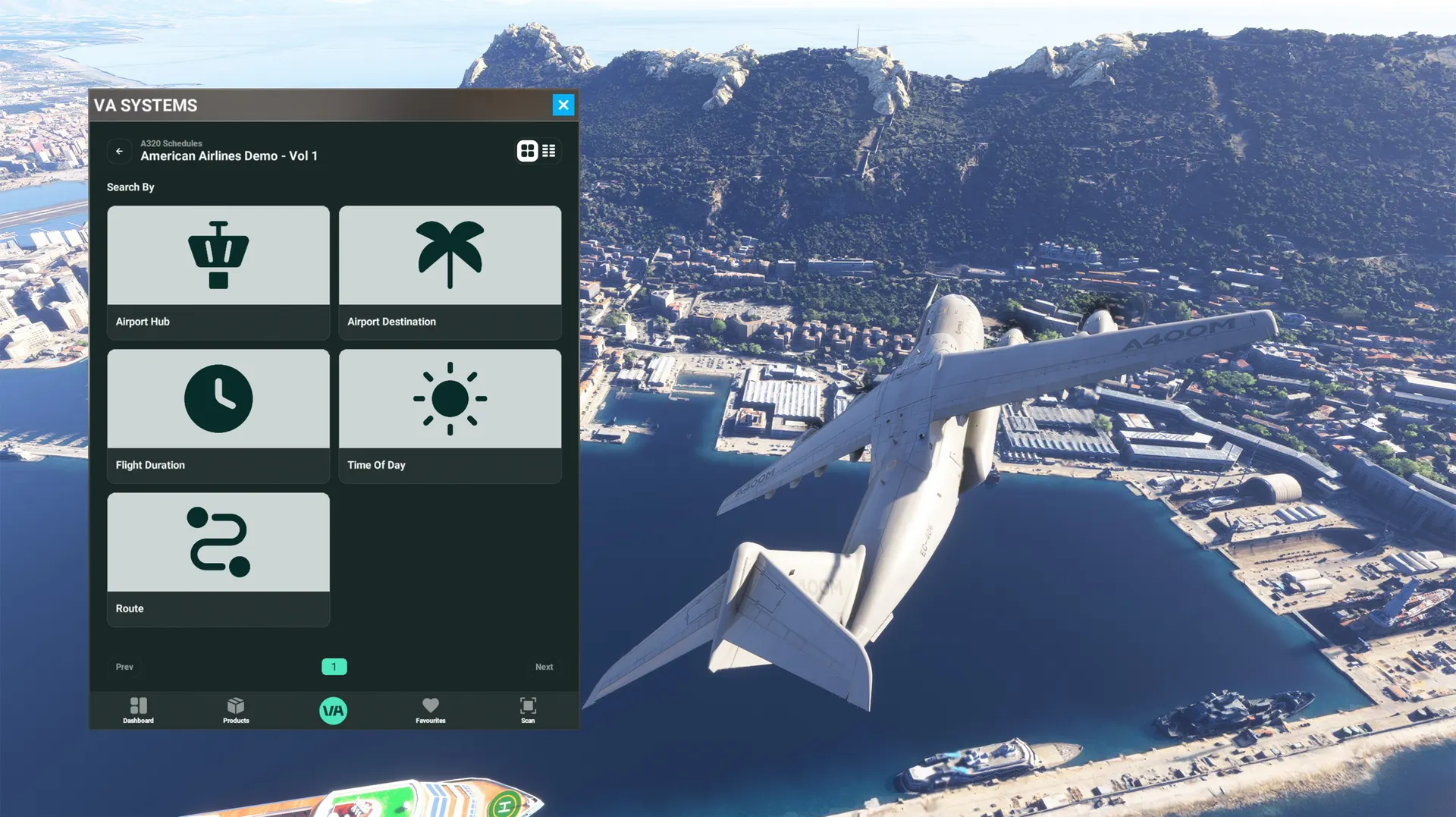Screen dimensions: 1456x817
Task: Pick the Route search tile
Action: point(218,558)
